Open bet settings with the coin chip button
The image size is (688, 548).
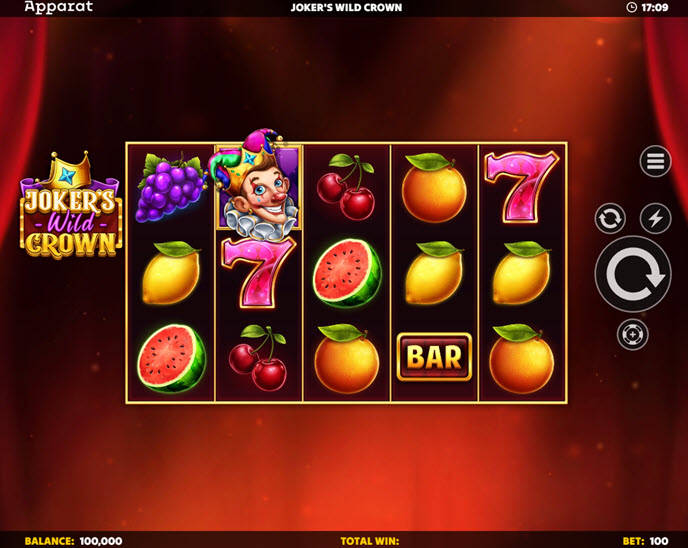click(x=633, y=334)
